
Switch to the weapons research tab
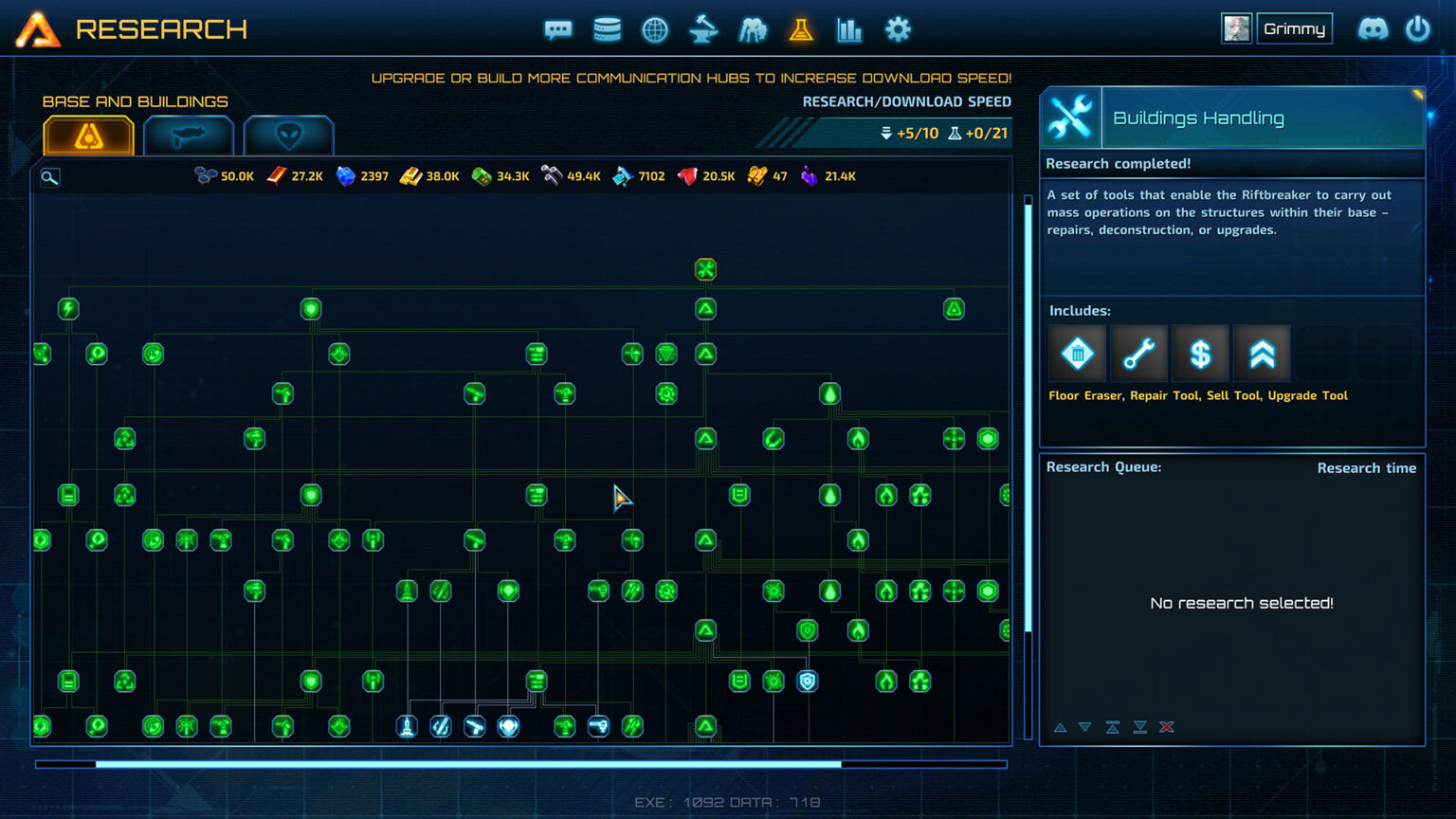[x=189, y=136]
